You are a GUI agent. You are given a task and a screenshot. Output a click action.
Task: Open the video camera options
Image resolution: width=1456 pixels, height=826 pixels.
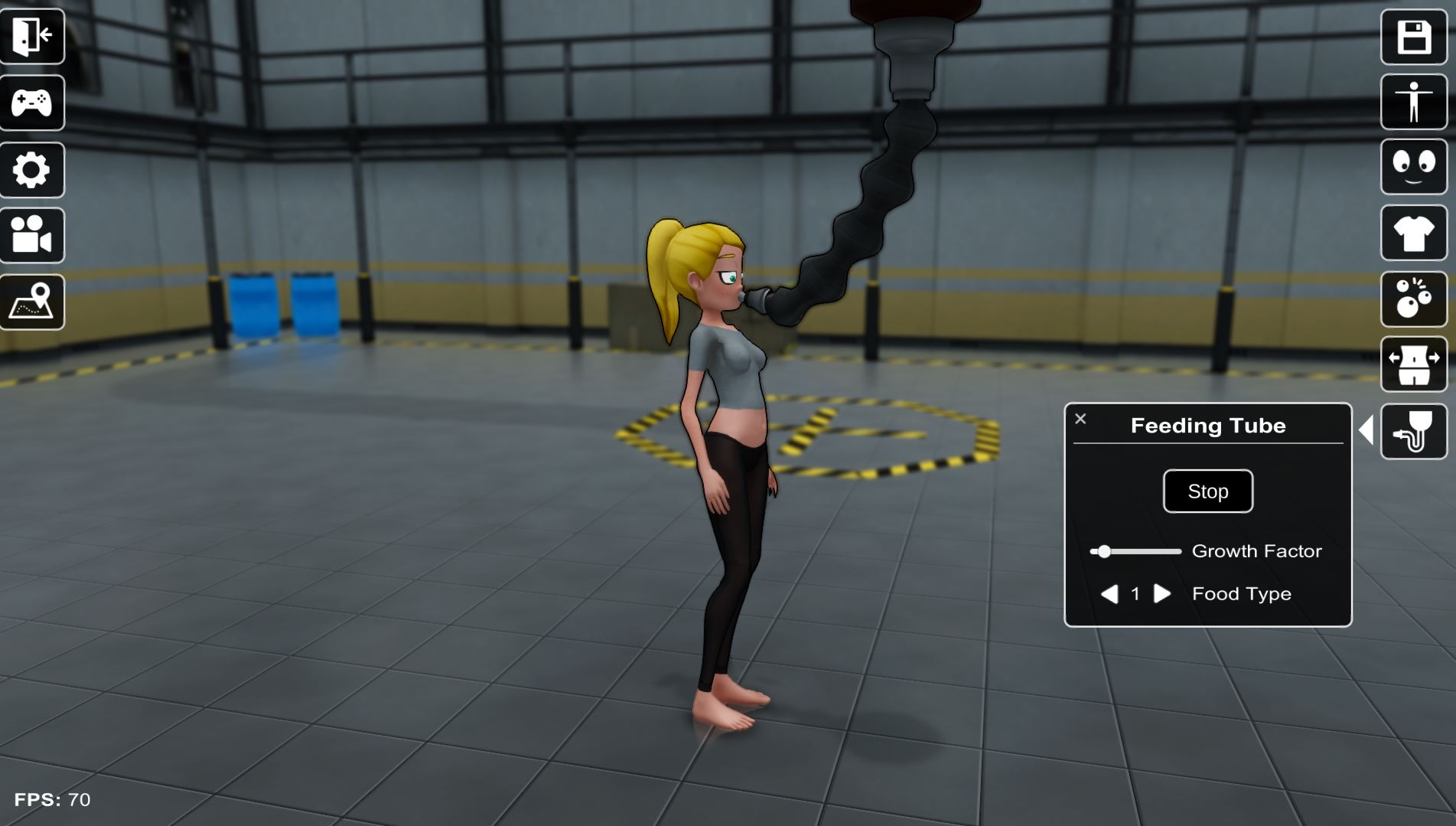coord(32,235)
